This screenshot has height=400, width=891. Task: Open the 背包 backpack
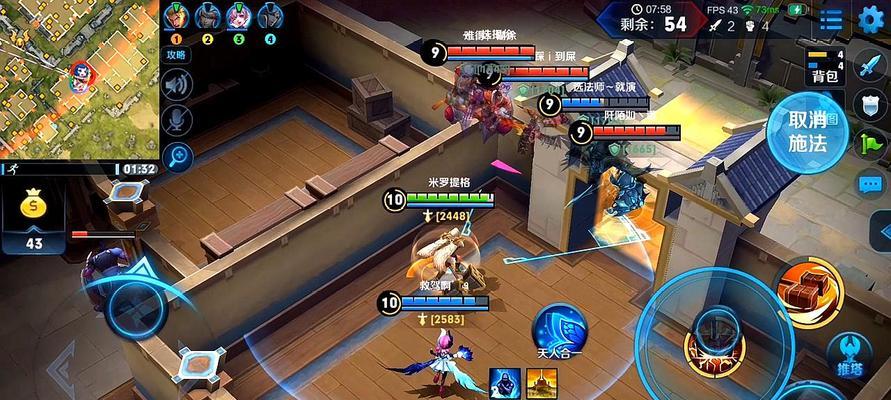824,66
